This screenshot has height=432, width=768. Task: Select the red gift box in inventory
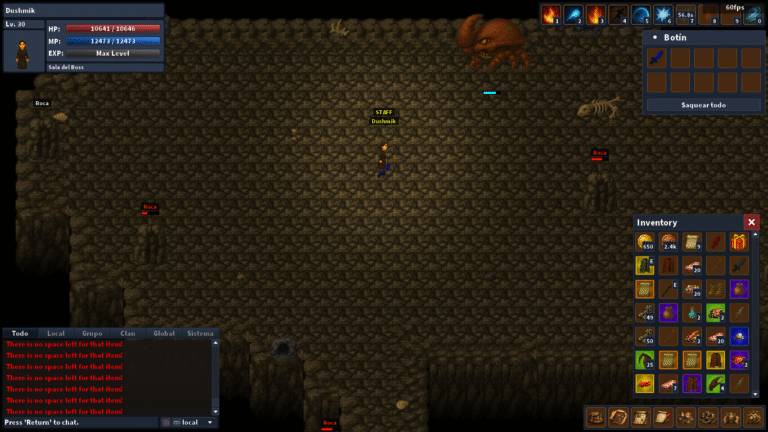coord(739,242)
